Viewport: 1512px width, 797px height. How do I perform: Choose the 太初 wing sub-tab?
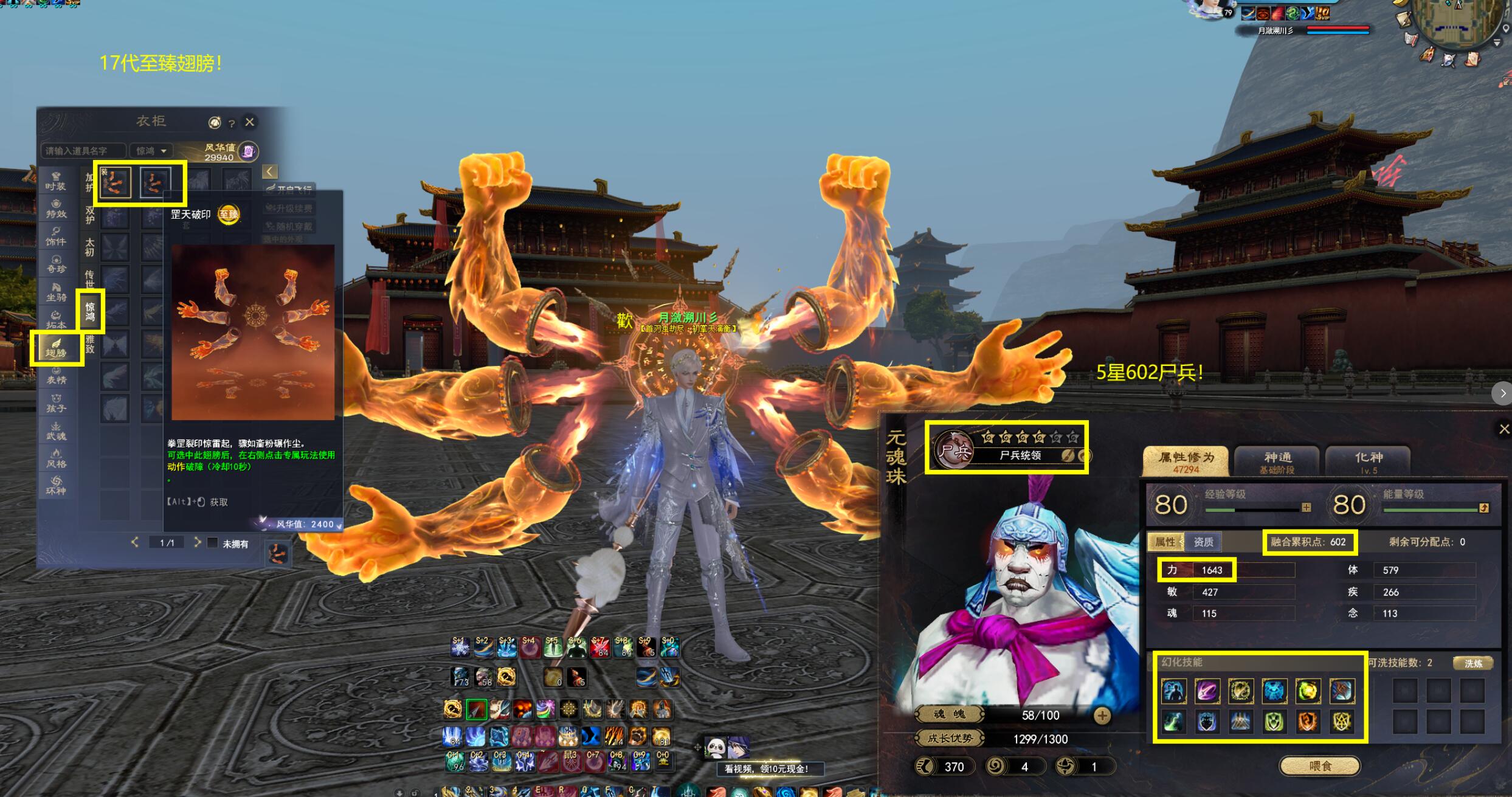(90, 246)
